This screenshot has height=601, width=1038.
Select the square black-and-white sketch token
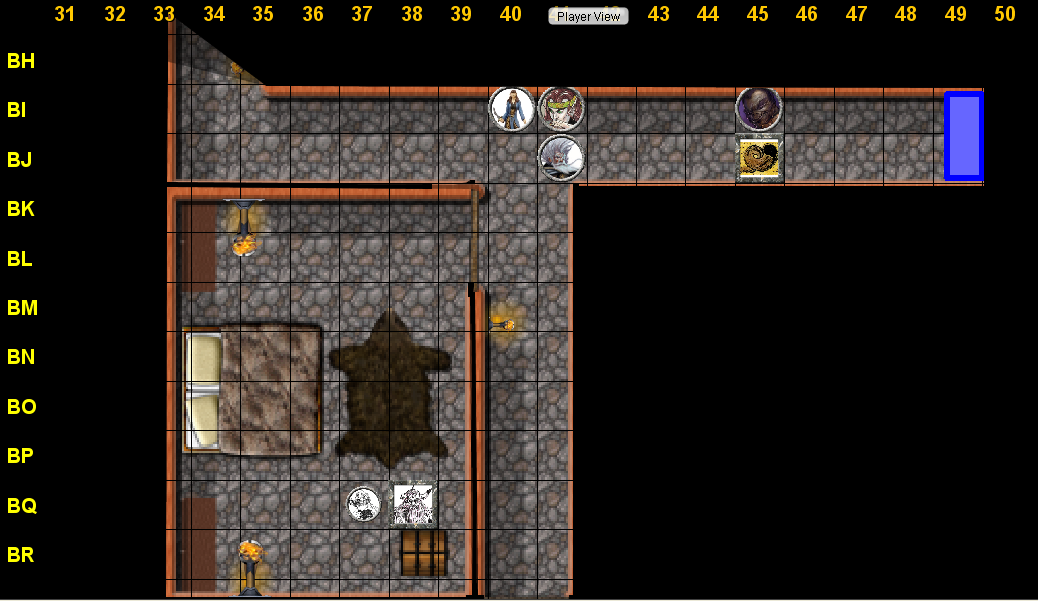(x=413, y=504)
